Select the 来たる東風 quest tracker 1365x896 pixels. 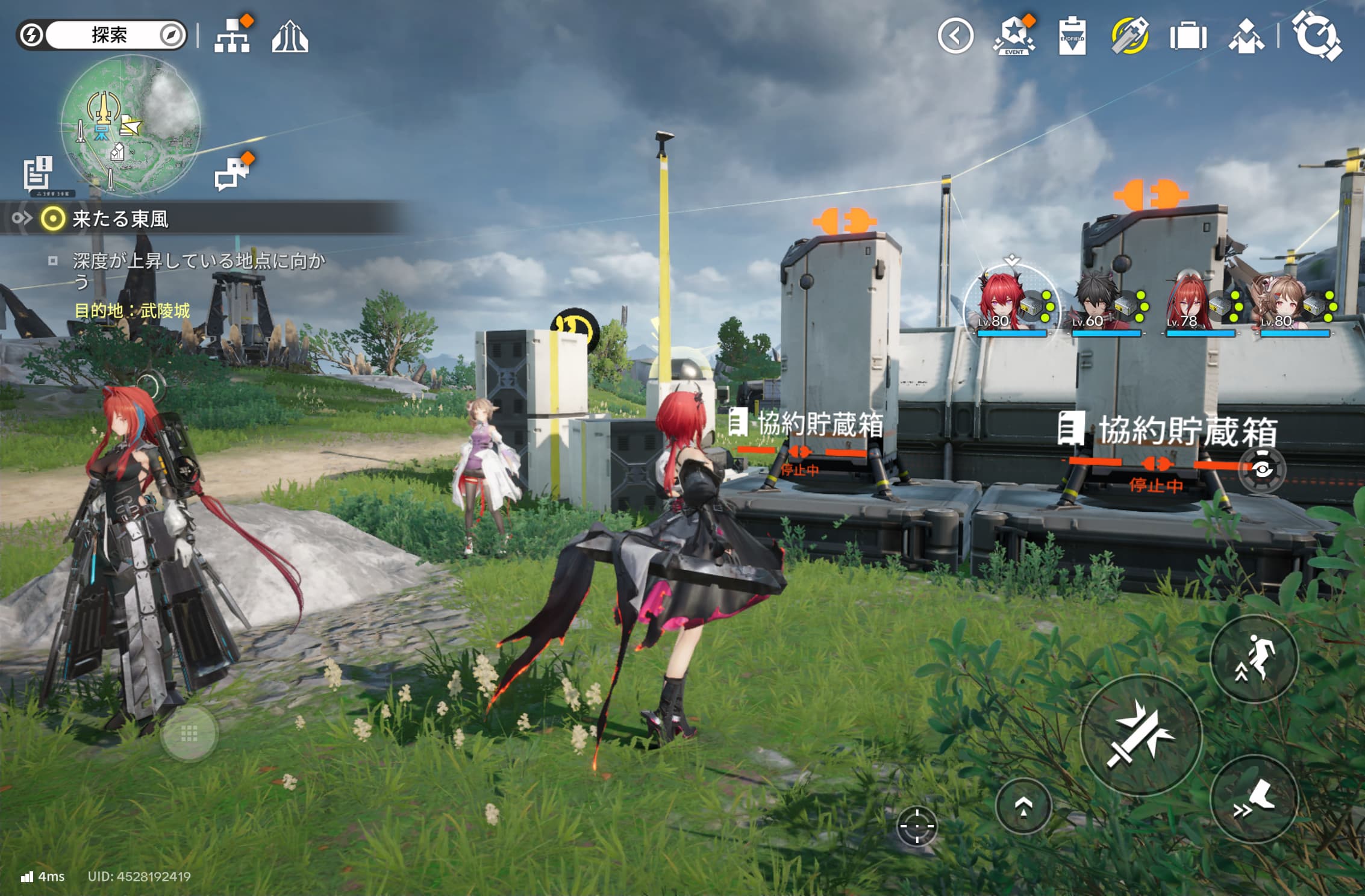click(x=120, y=219)
